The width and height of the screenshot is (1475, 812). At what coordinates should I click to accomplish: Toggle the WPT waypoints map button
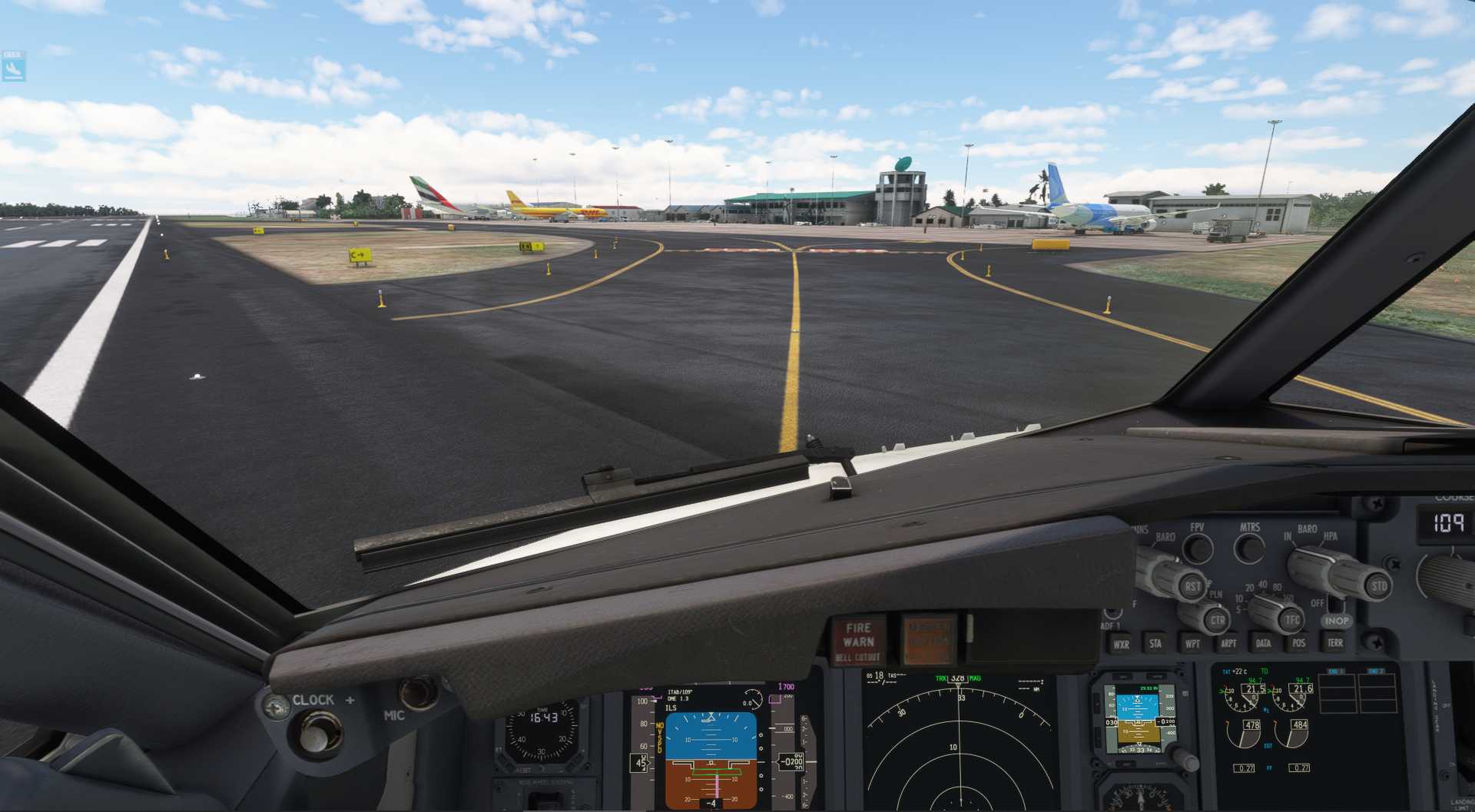click(x=1192, y=643)
